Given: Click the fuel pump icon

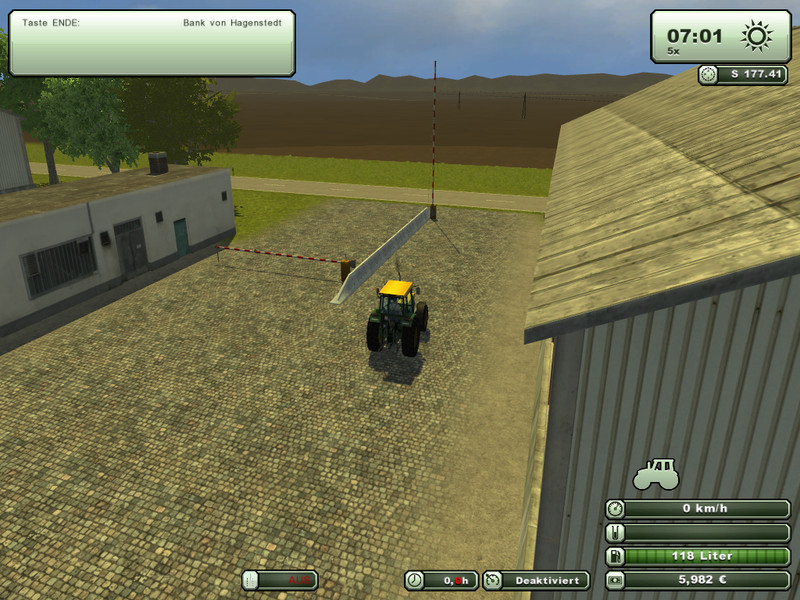Looking at the screenshot, I should (x=616, y=555).
